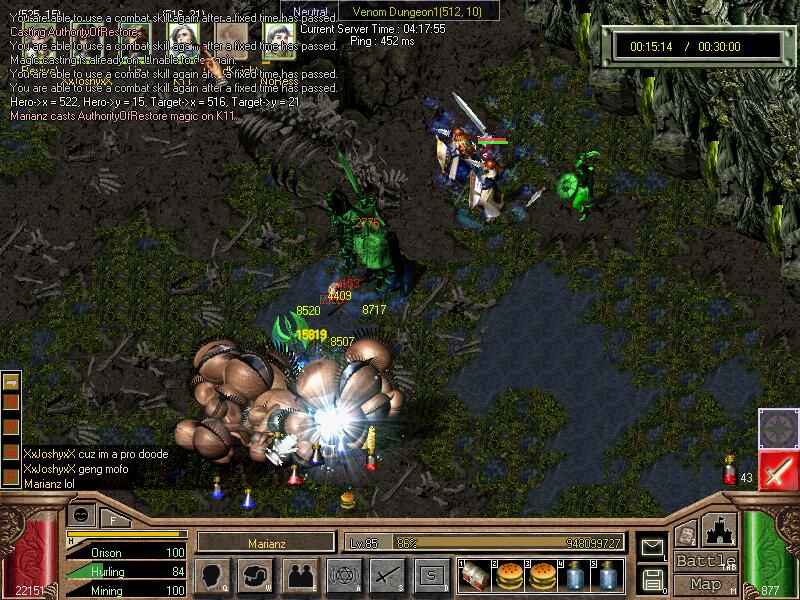Open the mail envelope icon

coord(653,547)
